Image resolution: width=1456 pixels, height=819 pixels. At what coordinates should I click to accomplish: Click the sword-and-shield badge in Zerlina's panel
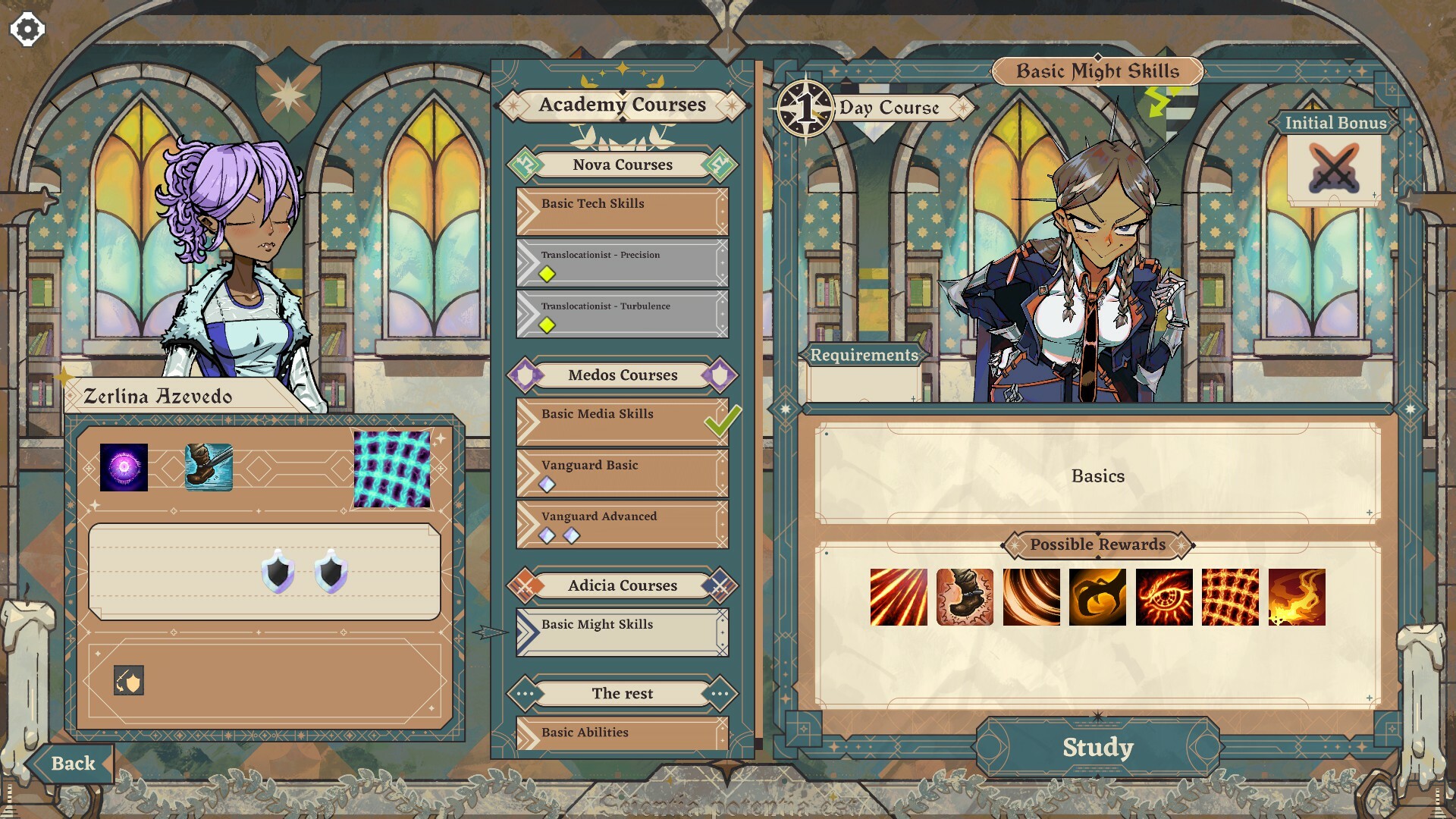(129, 680)
